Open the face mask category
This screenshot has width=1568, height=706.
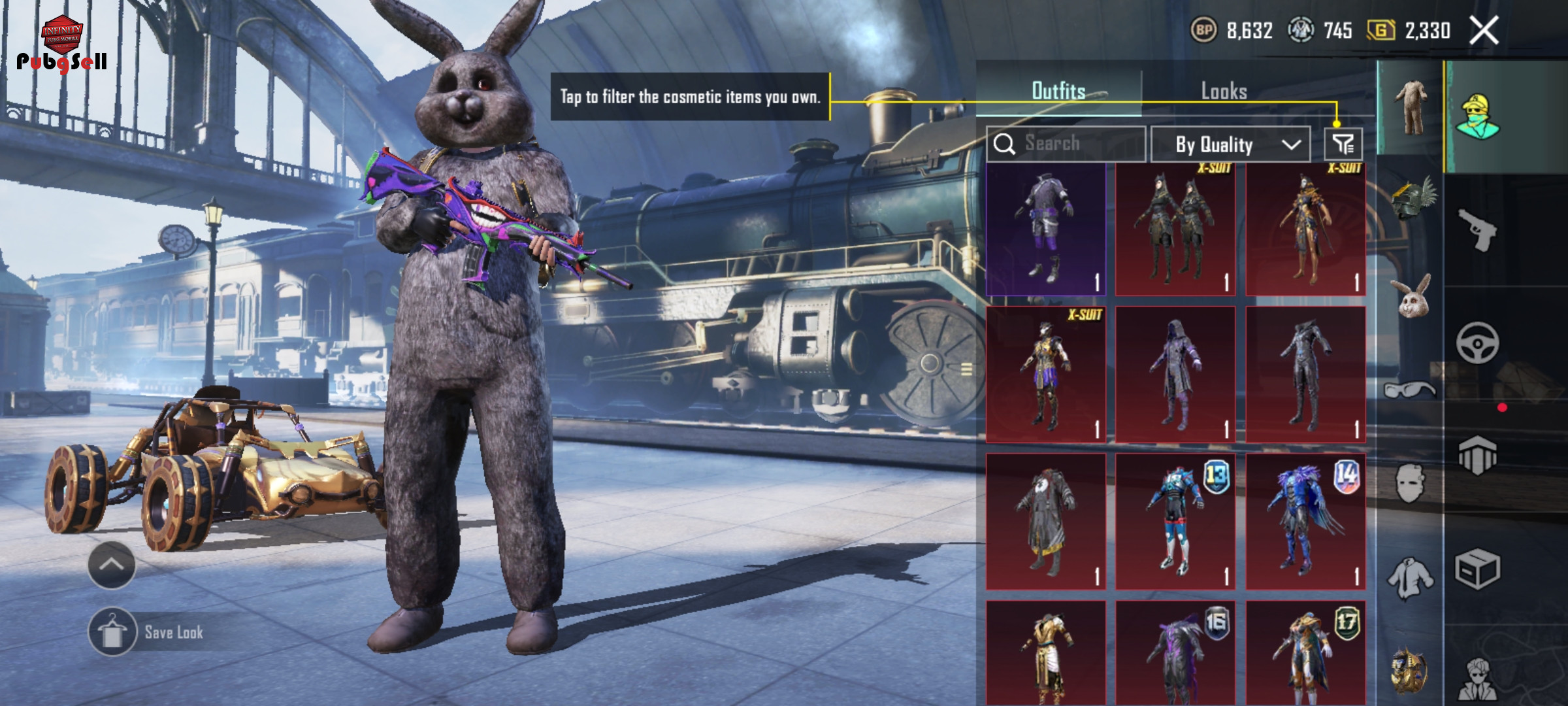(x=1410, y=482)
